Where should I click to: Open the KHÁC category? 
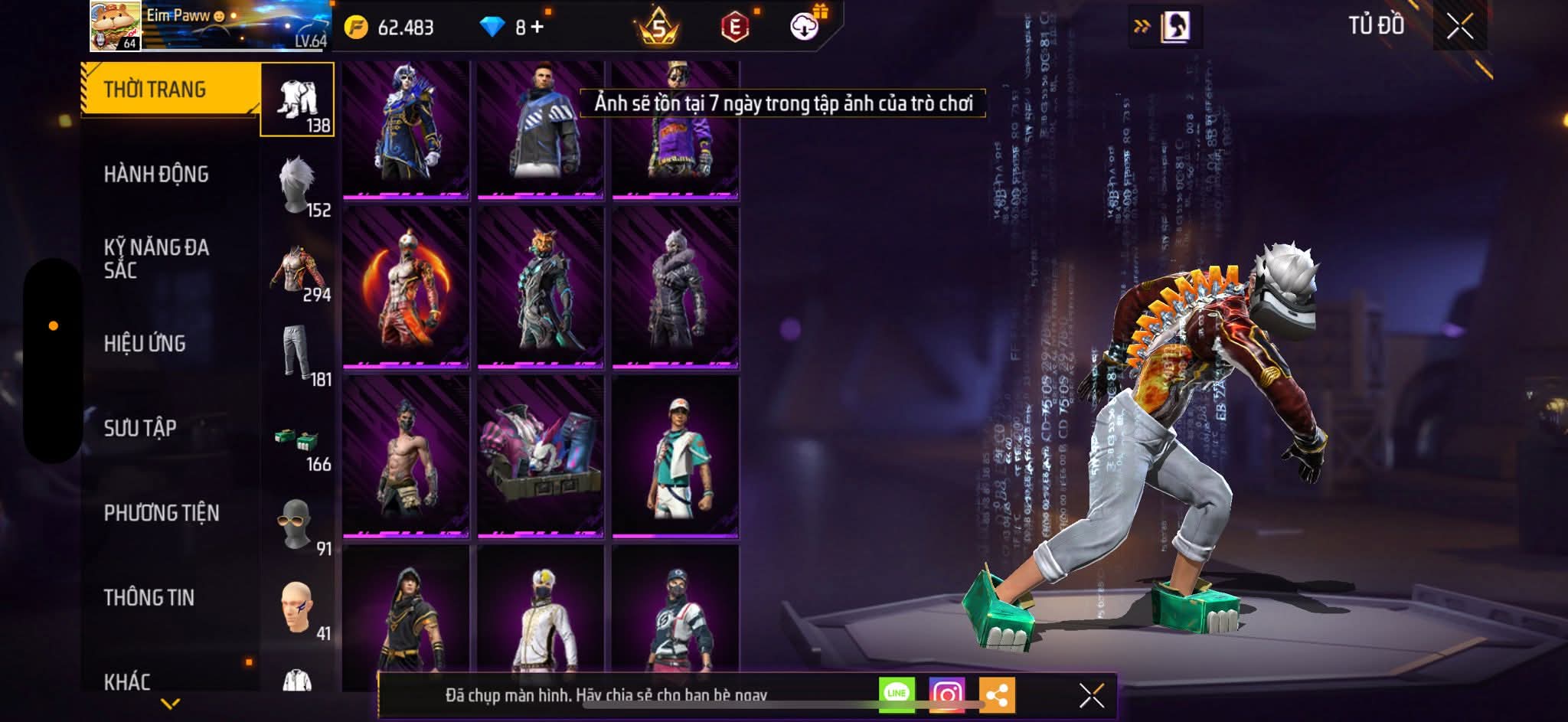127,681
